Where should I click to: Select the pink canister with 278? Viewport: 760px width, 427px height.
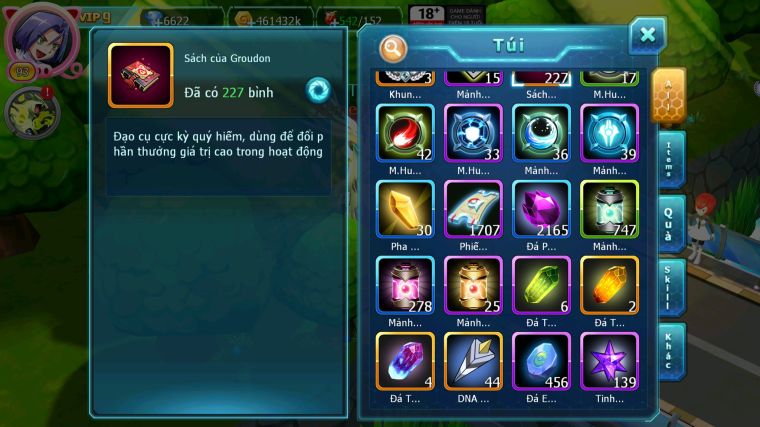click(404, 285)
